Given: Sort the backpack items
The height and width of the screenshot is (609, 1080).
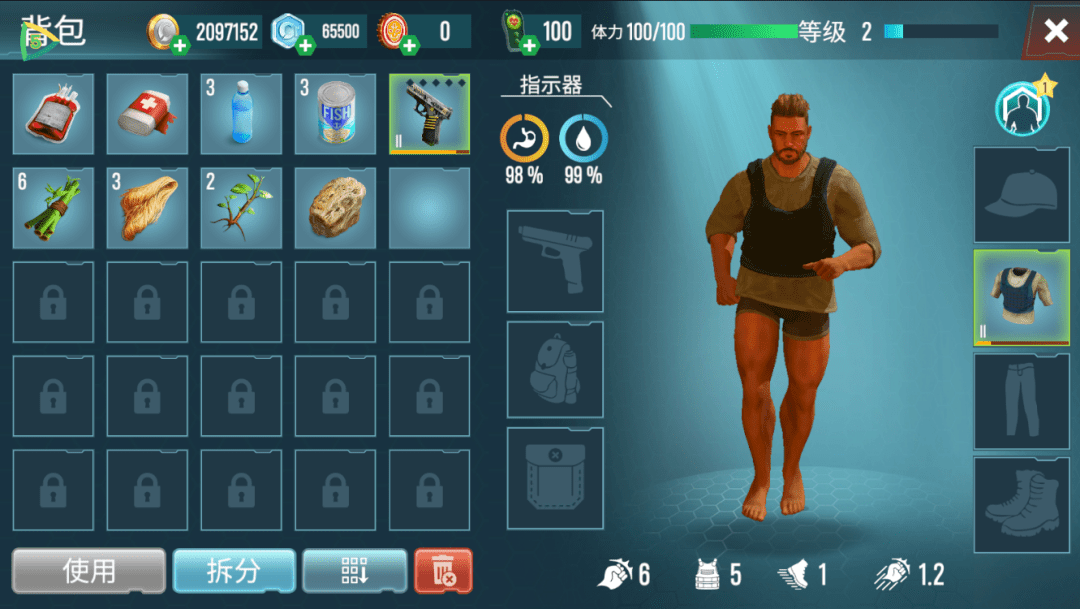Looking at the screenshot, I should pos(355,571).
